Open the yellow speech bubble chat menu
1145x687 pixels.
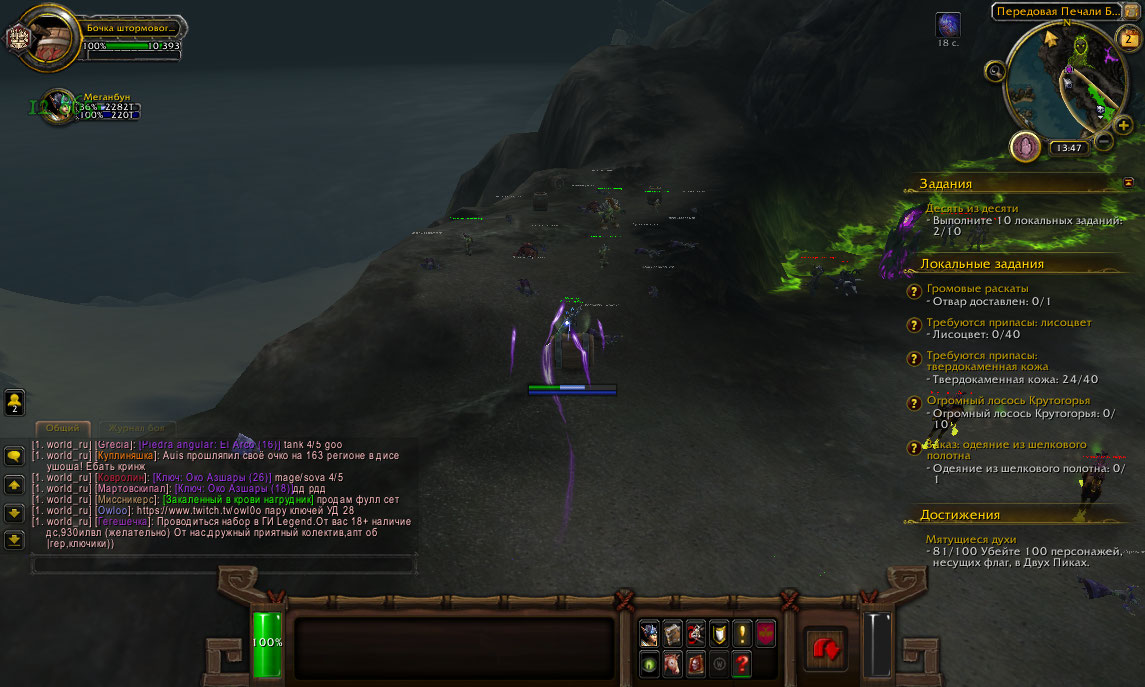point(15,456)
